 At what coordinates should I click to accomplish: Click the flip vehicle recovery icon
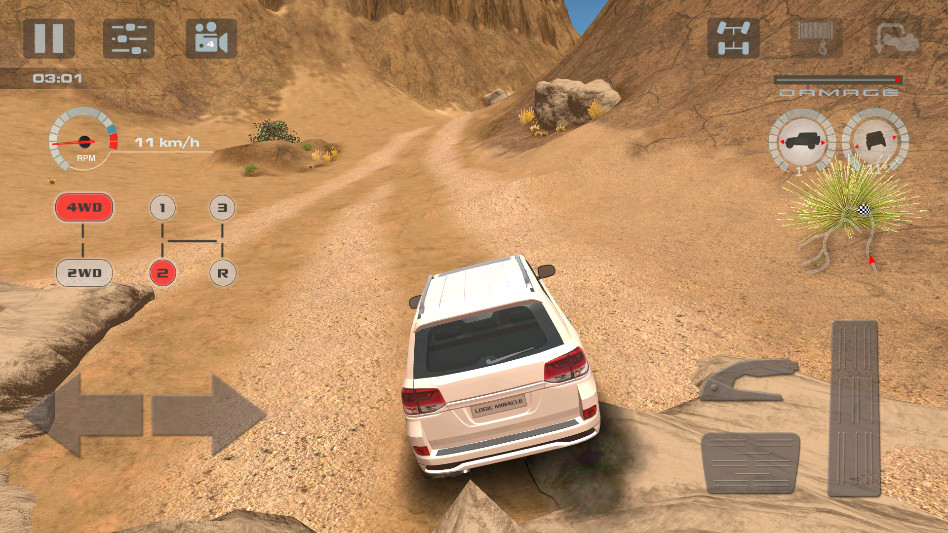(x=896, y=38)
